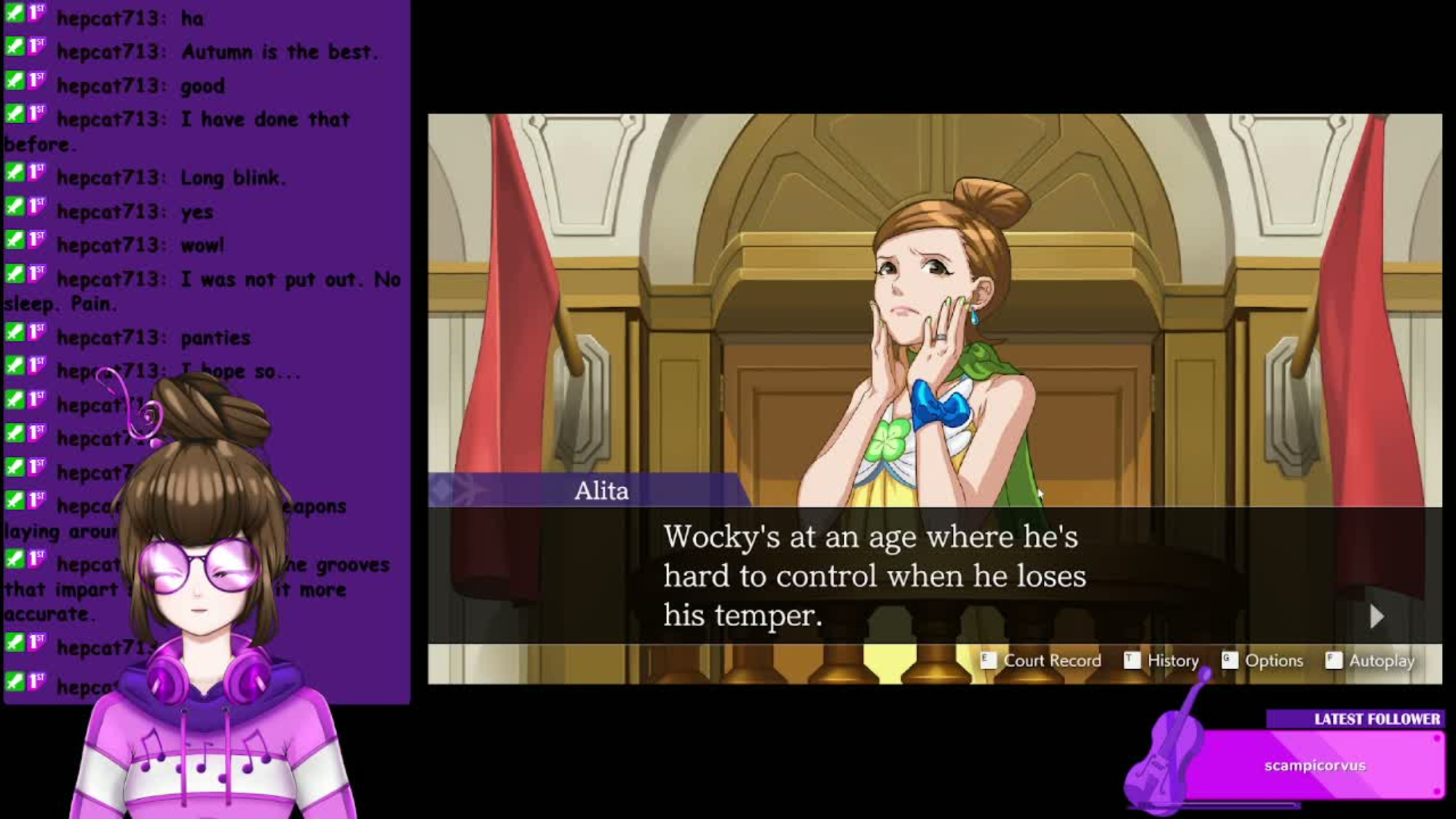
Task: Open the Options menu
Action: (1264, 660)
